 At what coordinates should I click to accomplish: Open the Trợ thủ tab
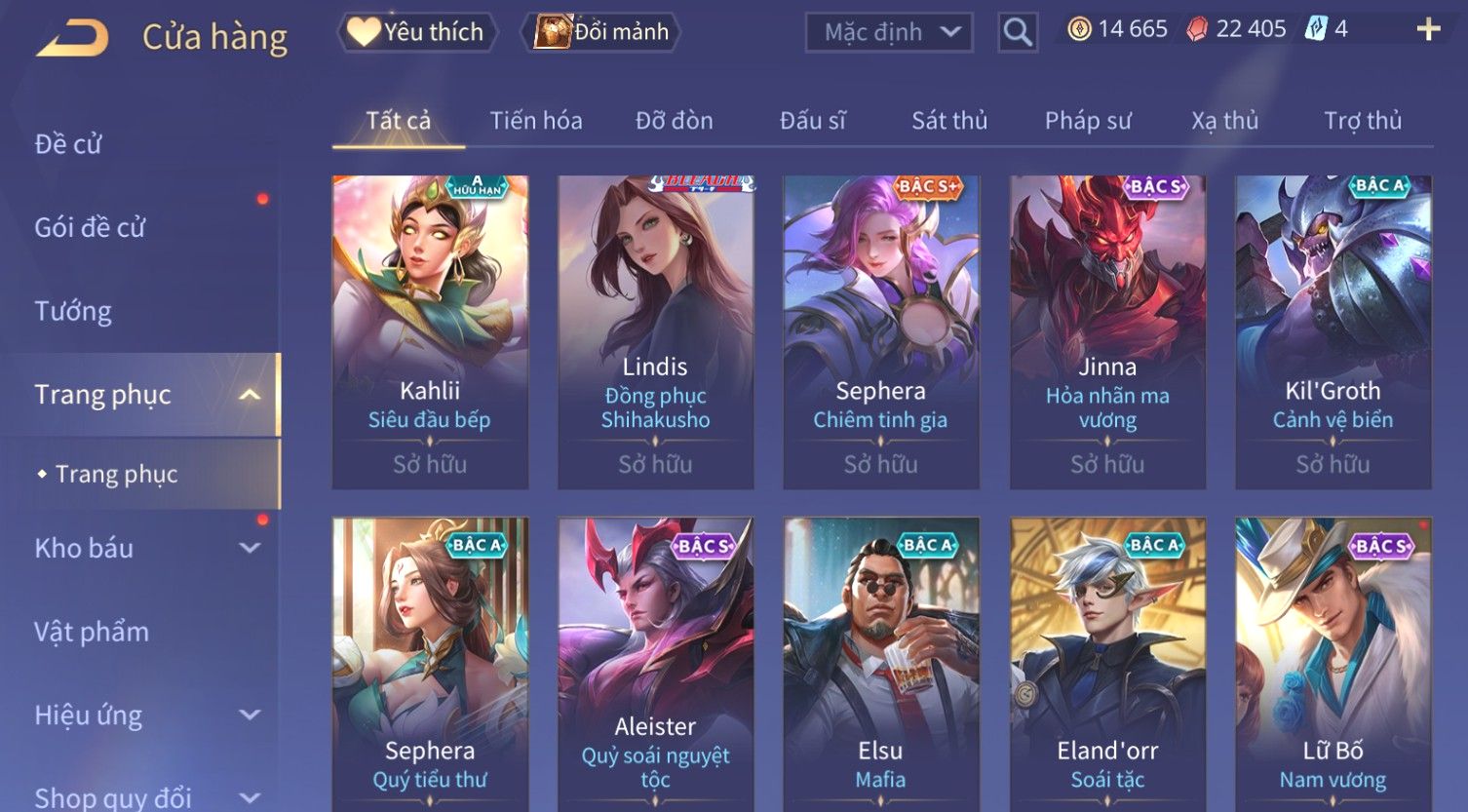pos(1363,121)
